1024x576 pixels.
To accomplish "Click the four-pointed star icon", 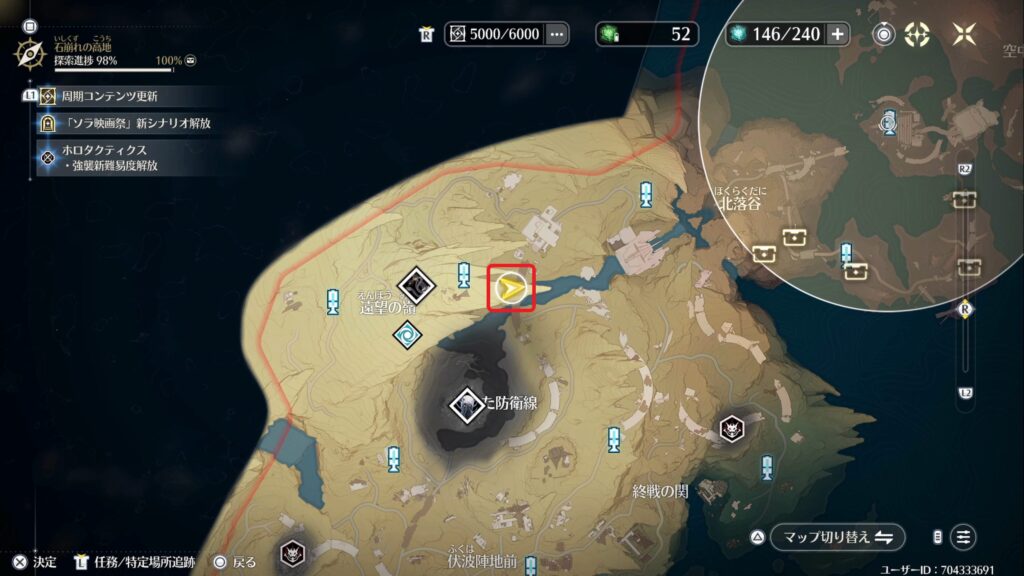I will pyautogui.click(x=964, y=34).
